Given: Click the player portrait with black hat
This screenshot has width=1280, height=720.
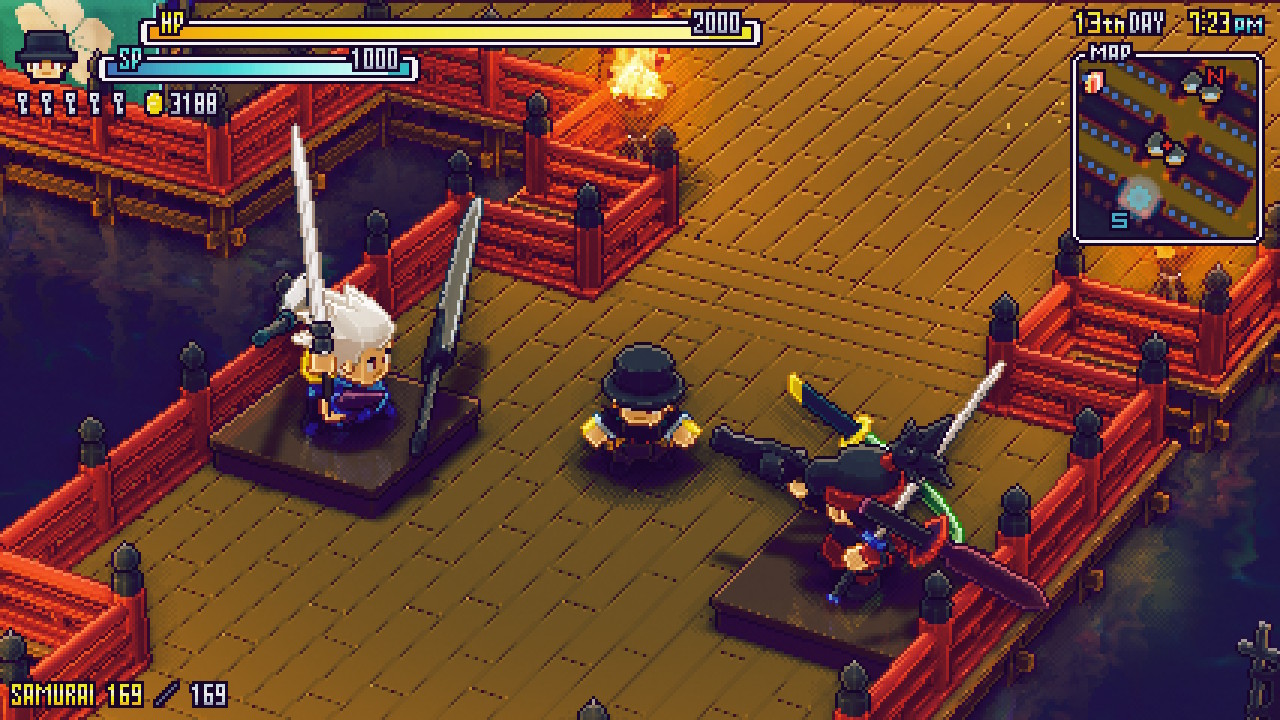Looking at the screenshot, I should [46, 56].
